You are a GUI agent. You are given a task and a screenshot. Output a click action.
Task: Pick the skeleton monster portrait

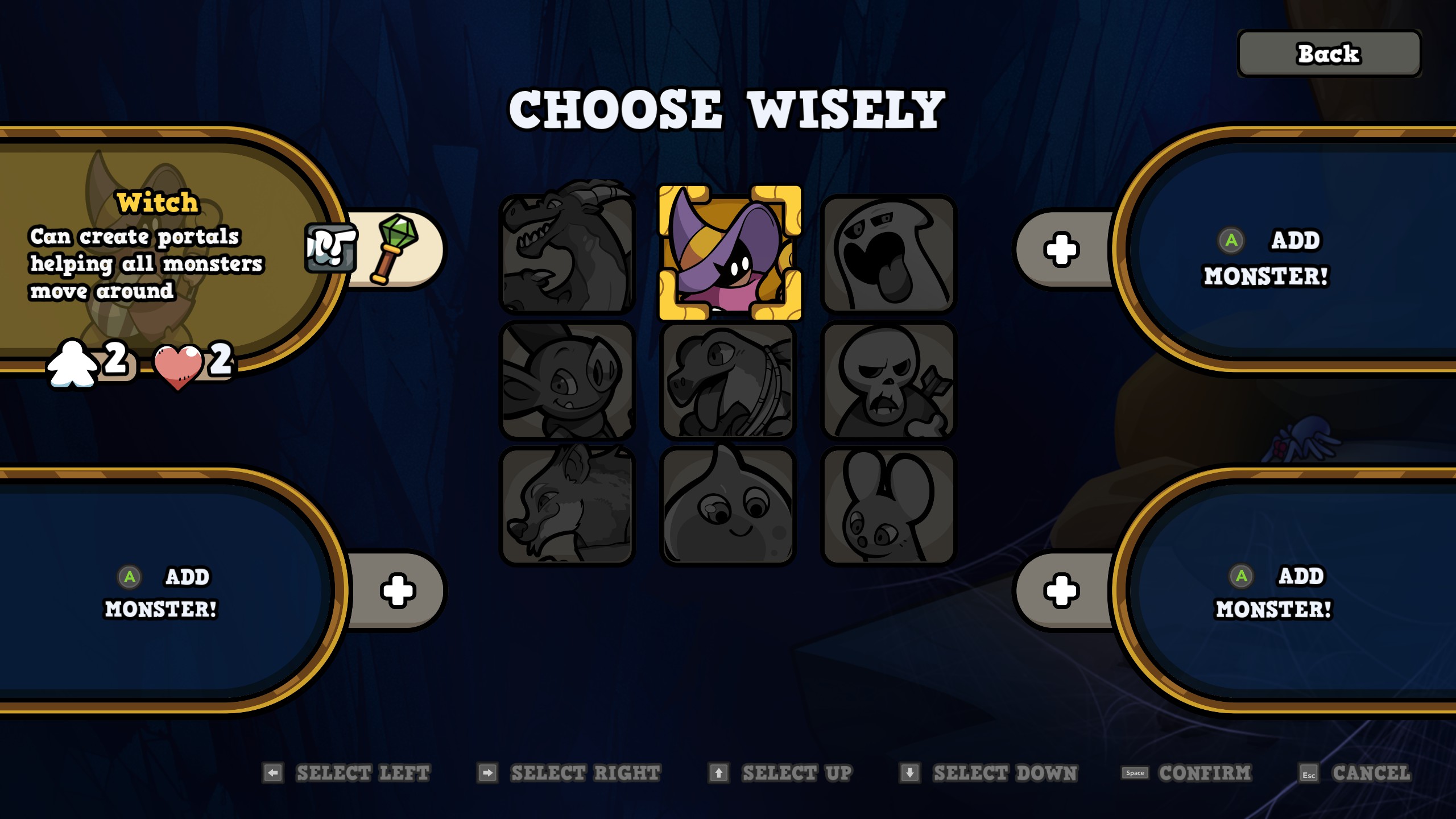[x=888, y=380]
